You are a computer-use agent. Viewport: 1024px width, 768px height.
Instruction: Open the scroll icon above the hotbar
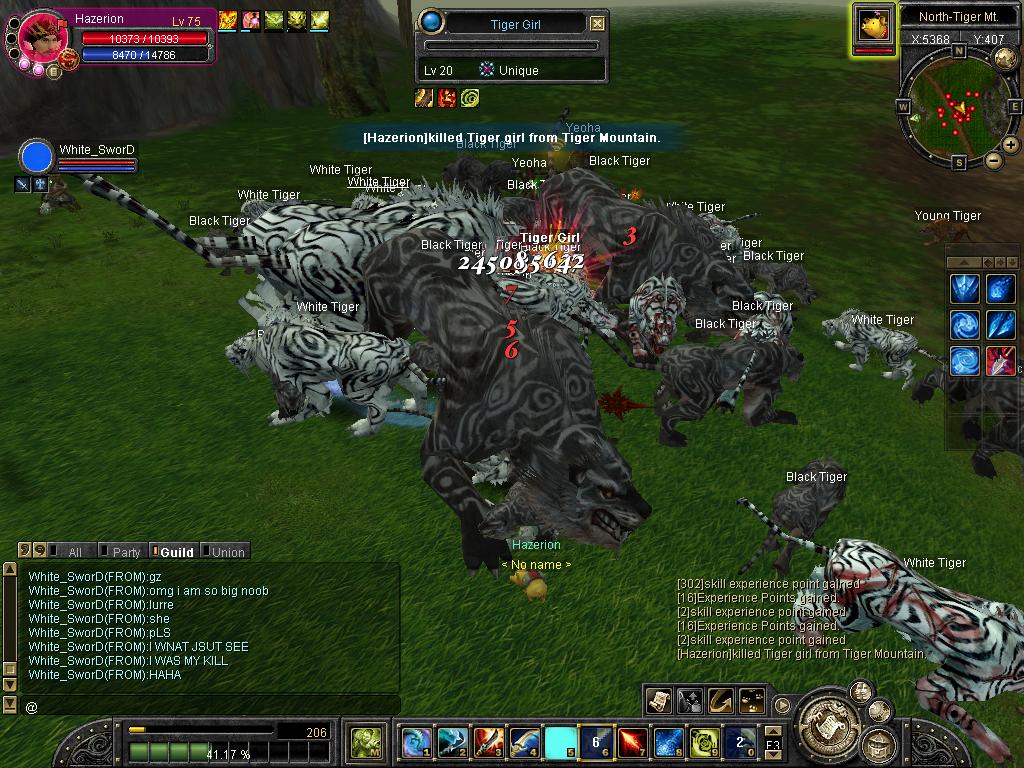pos(658,700)
